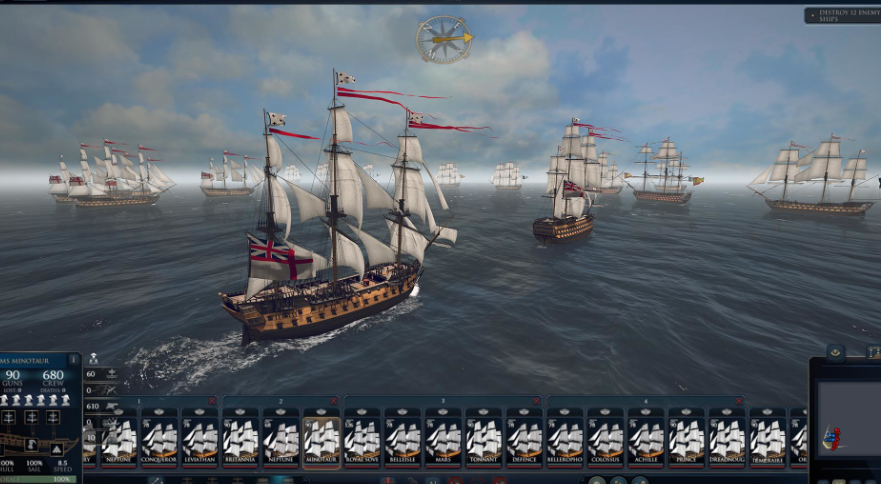881x484 pixels.
Task: Click the highlighted Minotaur ship card
Action: tap(322, 437)
